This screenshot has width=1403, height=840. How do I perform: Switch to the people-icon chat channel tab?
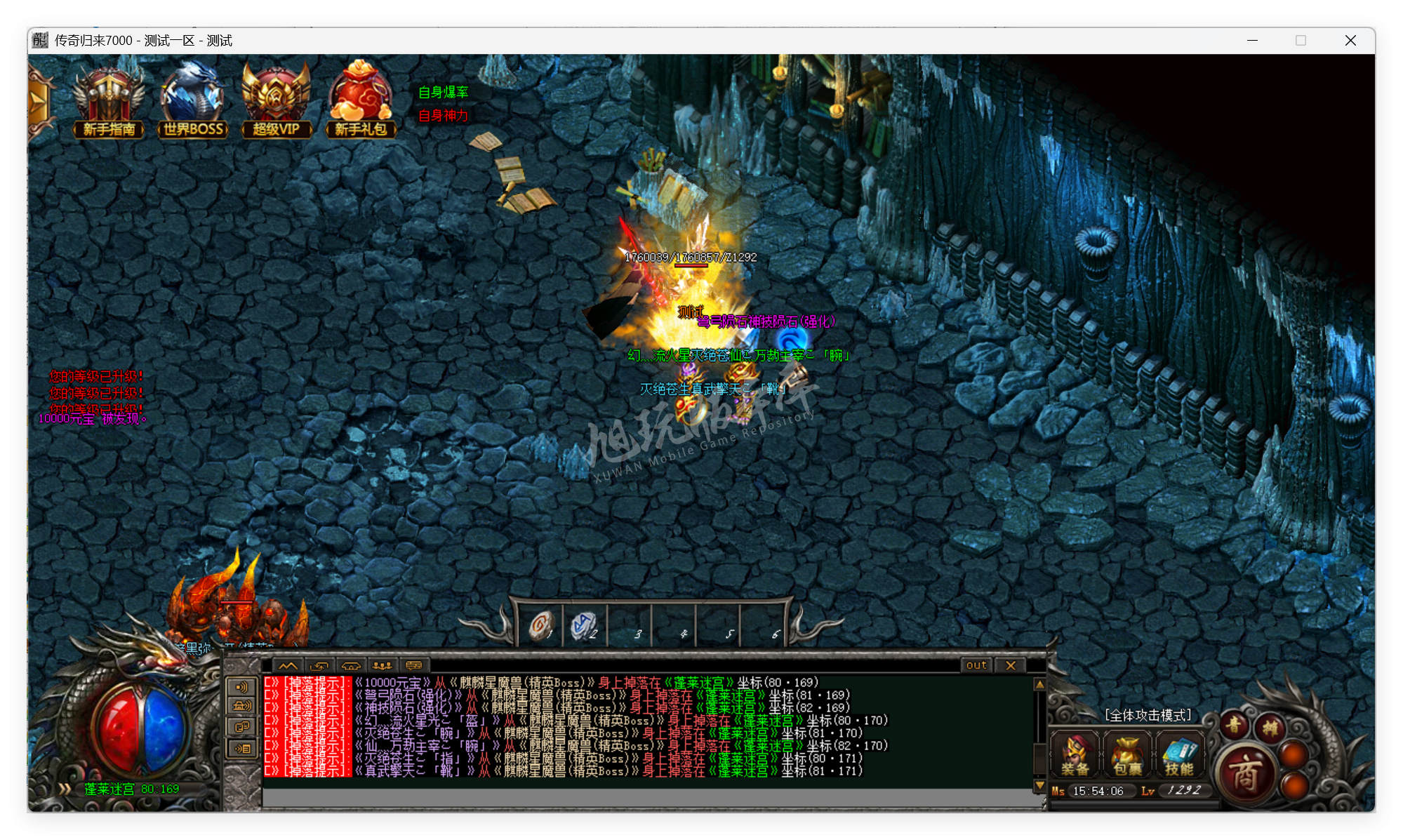click(383, 665)
